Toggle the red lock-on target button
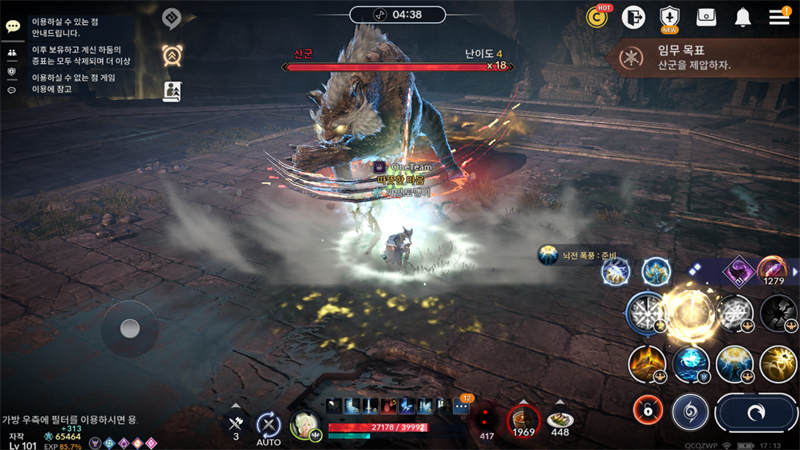 click(648, 408)
